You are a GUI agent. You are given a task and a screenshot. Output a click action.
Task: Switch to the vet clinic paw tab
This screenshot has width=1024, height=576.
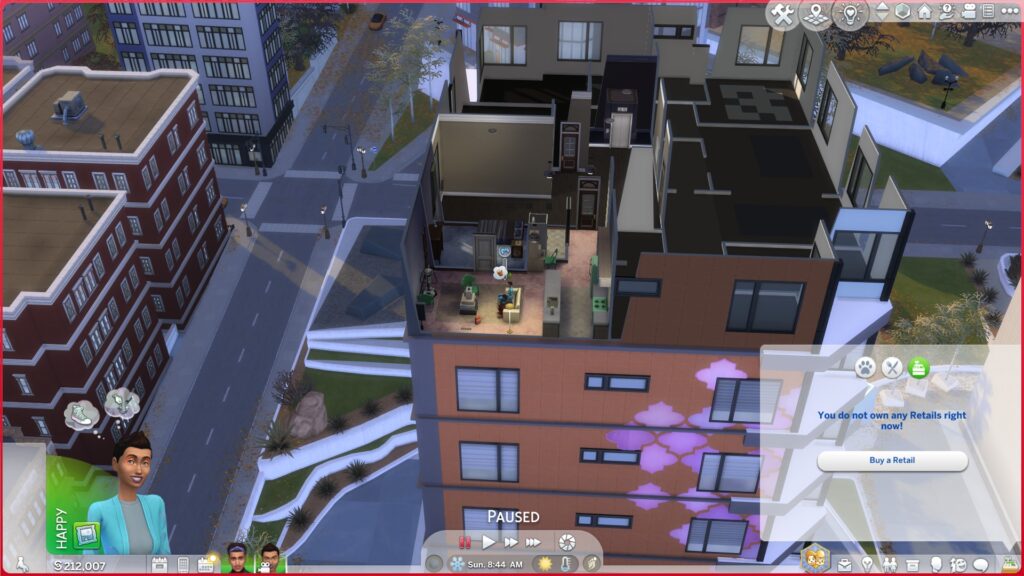865,368
